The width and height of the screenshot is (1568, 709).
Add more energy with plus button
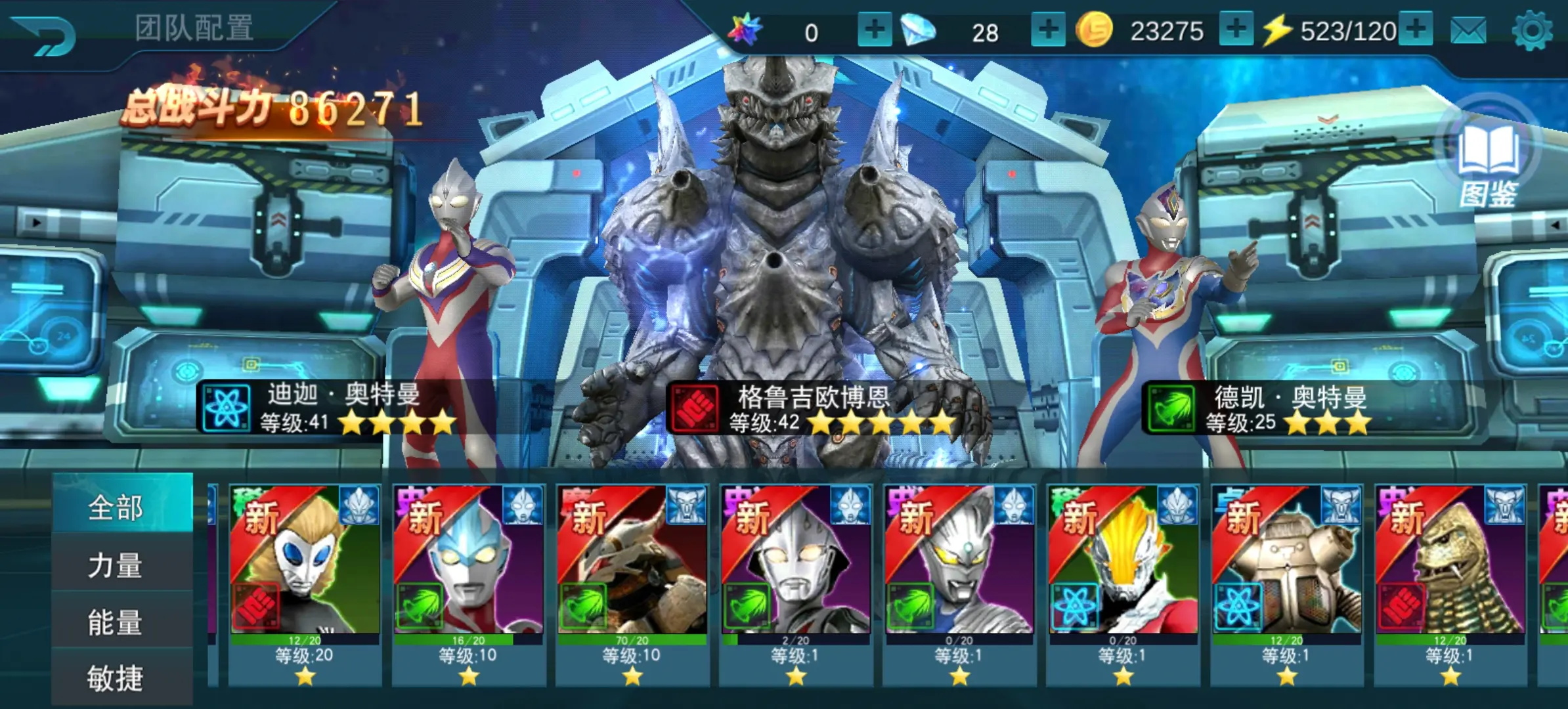[x=1416, y=30]
